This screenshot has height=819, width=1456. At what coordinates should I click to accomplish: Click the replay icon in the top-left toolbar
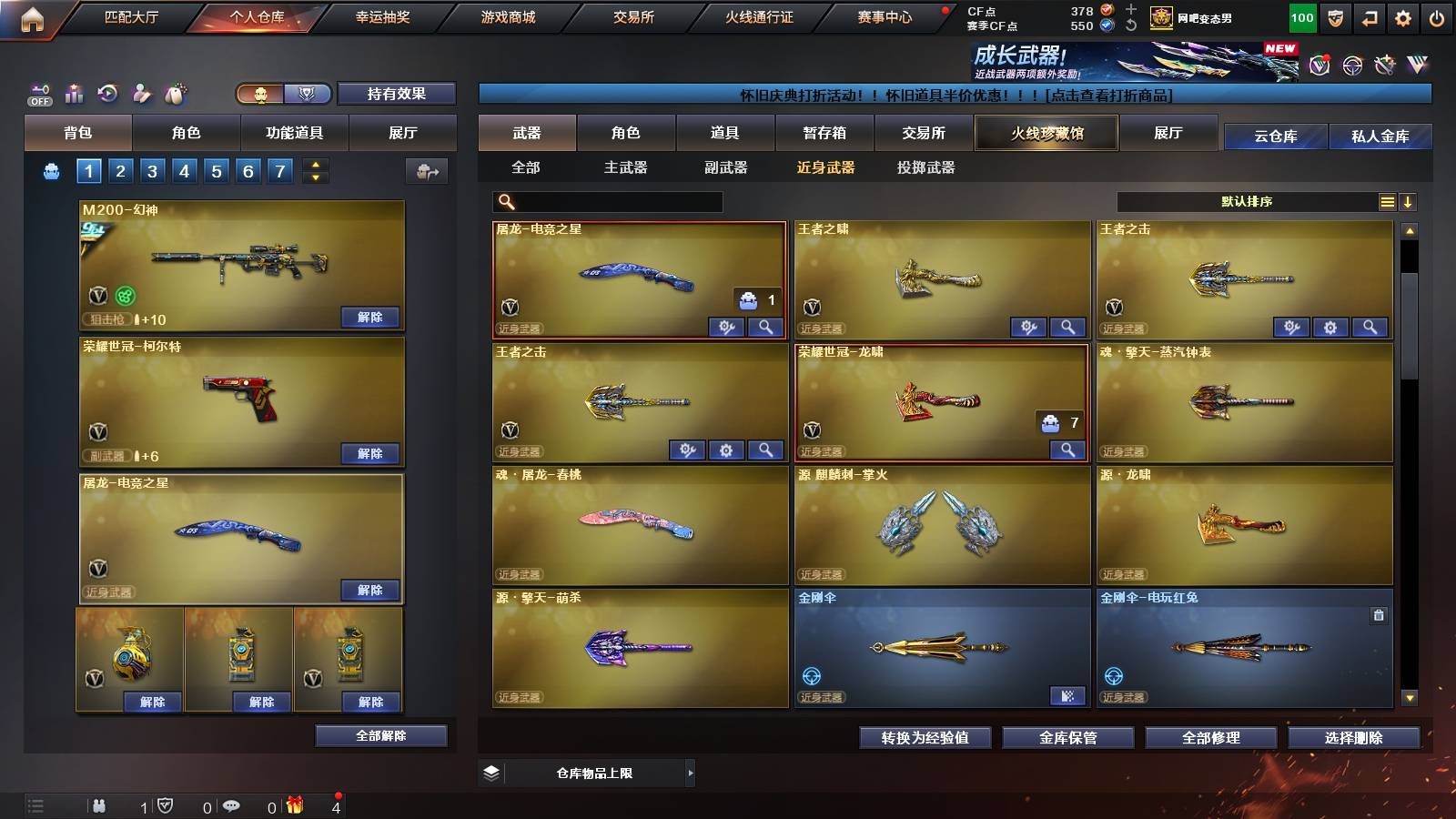click(107, 91)
